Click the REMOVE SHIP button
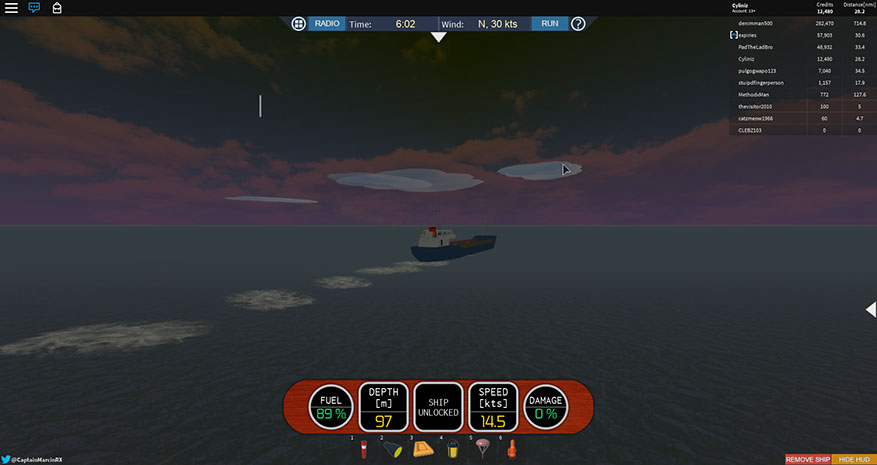The width and height of the screenshot is (877, 465). pos(807,459)
